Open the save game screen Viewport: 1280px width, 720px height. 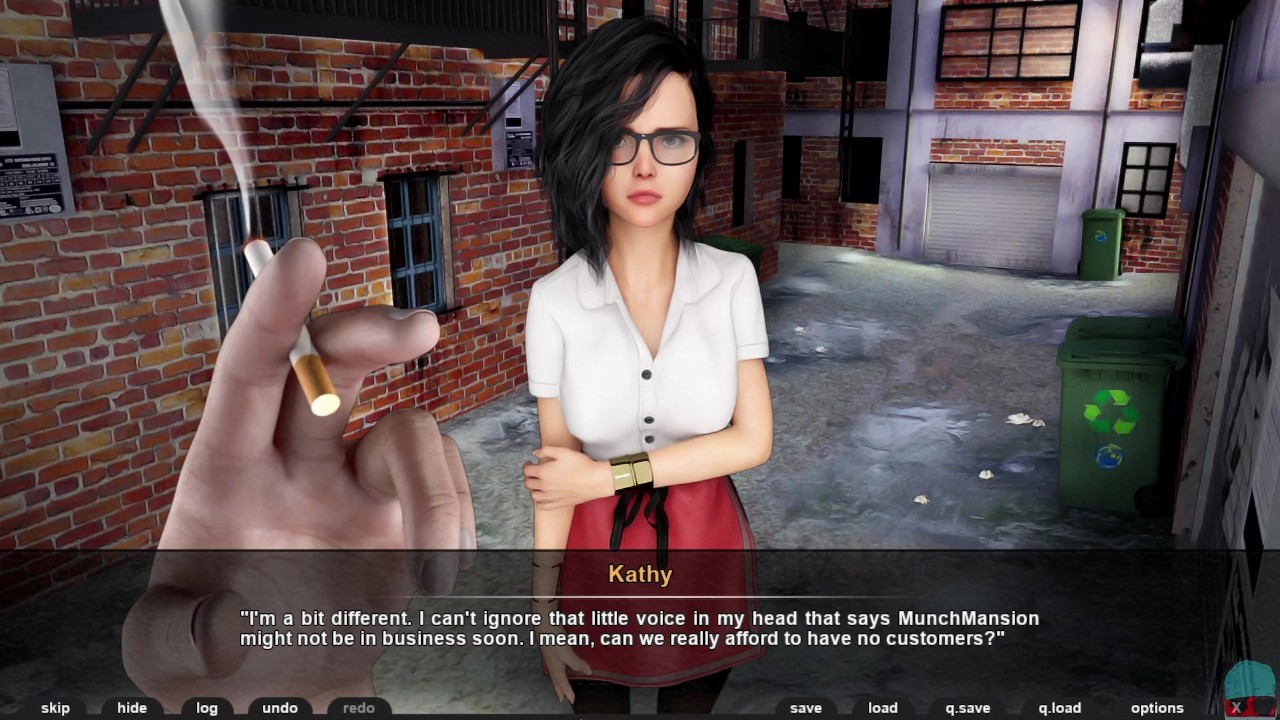click(x=805, y=708)
